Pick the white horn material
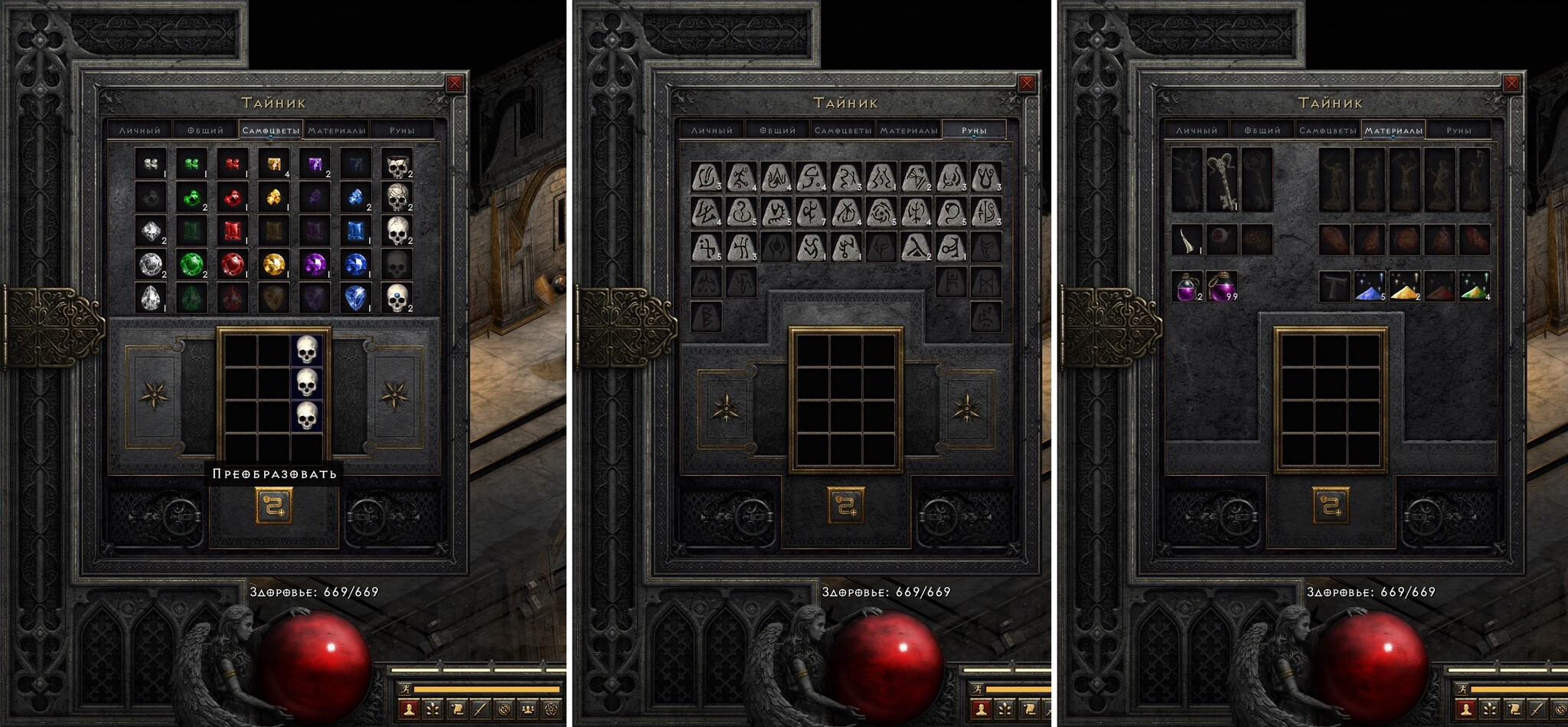The width and height of the screenshot is (1568, 727). (x=1187, y=239)
